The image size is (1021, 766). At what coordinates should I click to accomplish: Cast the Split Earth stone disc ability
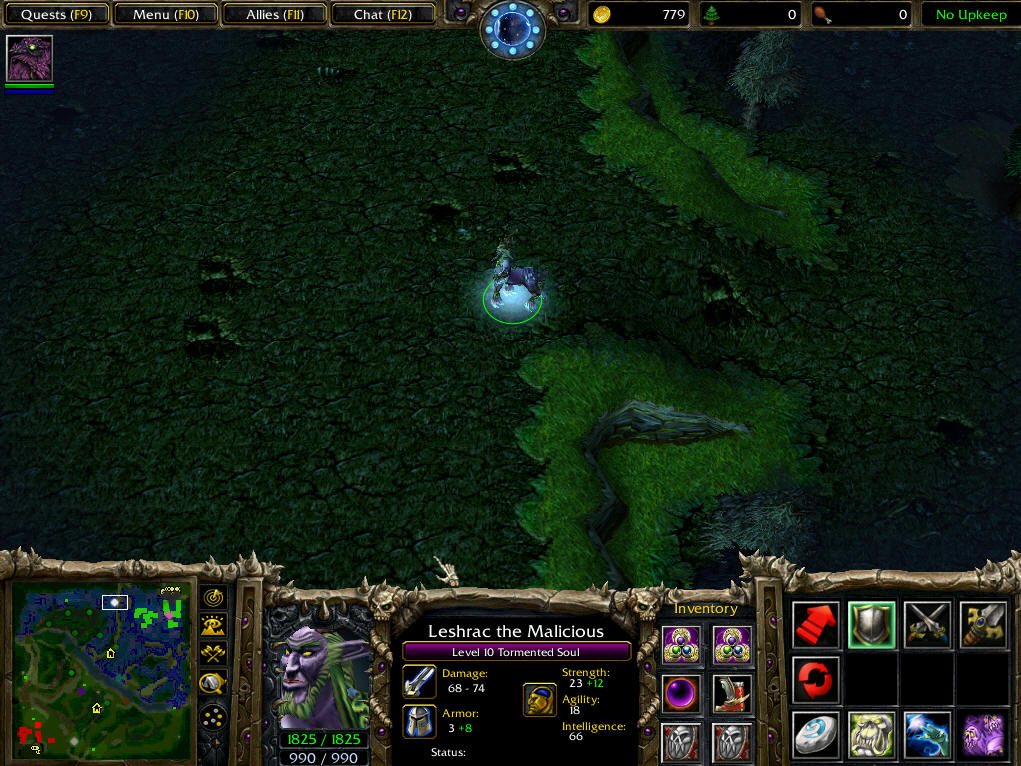[x=815, y=735]
